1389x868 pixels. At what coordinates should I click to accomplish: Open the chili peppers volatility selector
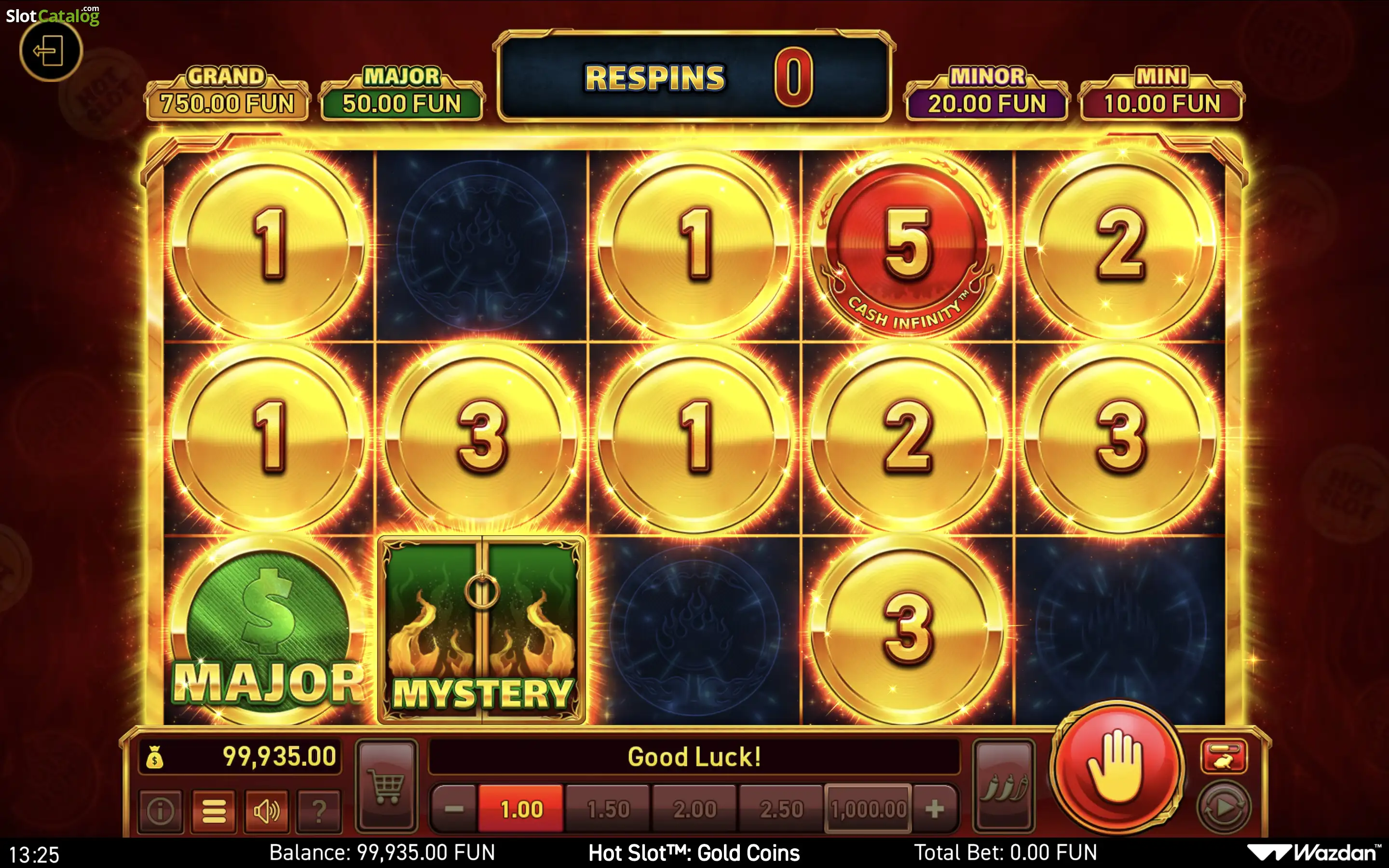click(x=1003, y=787)
